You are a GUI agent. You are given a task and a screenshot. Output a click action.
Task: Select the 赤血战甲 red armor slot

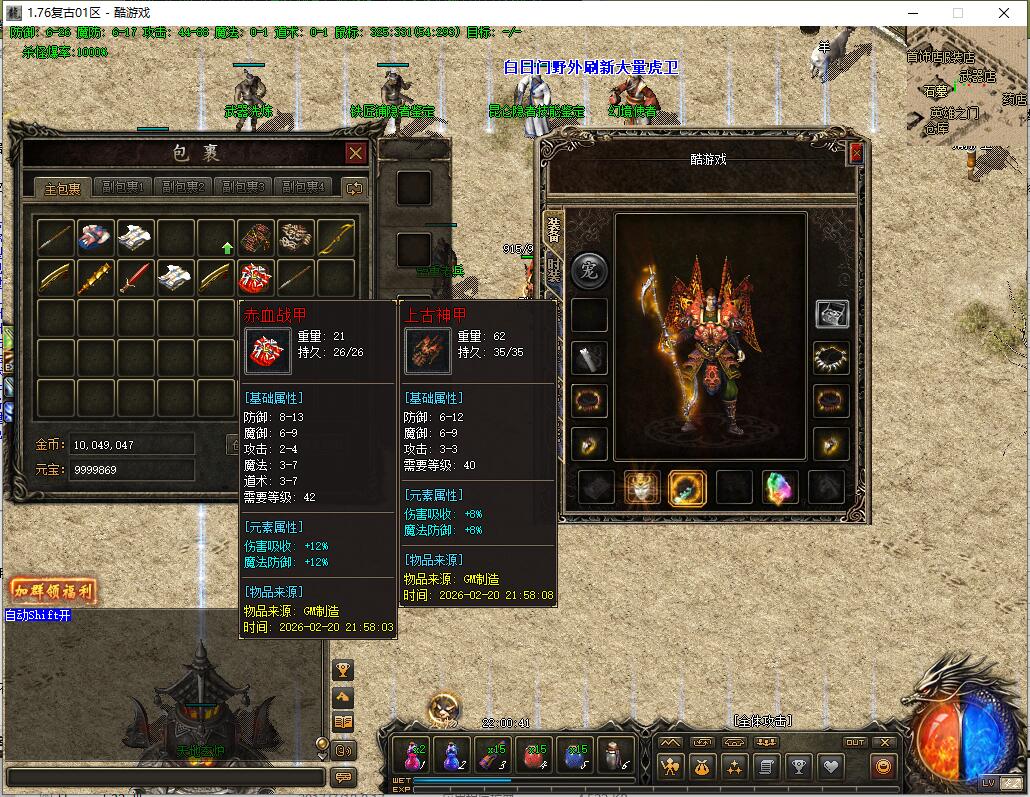click(256, 277)
